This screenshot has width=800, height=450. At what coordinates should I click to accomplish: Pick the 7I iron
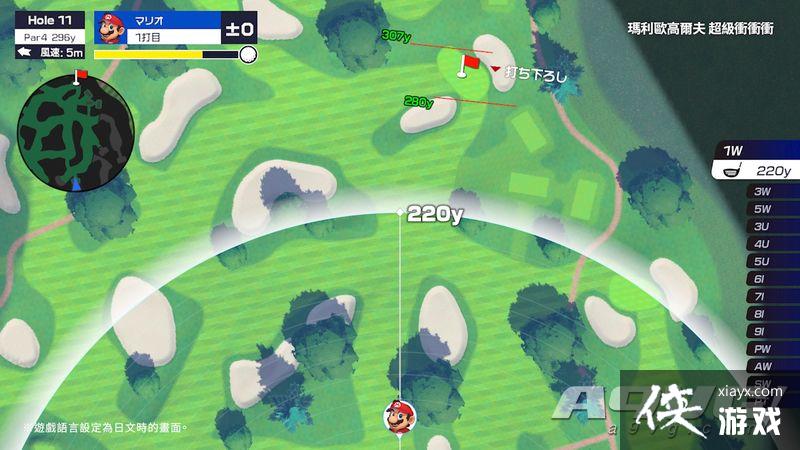click(x=762, y=296)
